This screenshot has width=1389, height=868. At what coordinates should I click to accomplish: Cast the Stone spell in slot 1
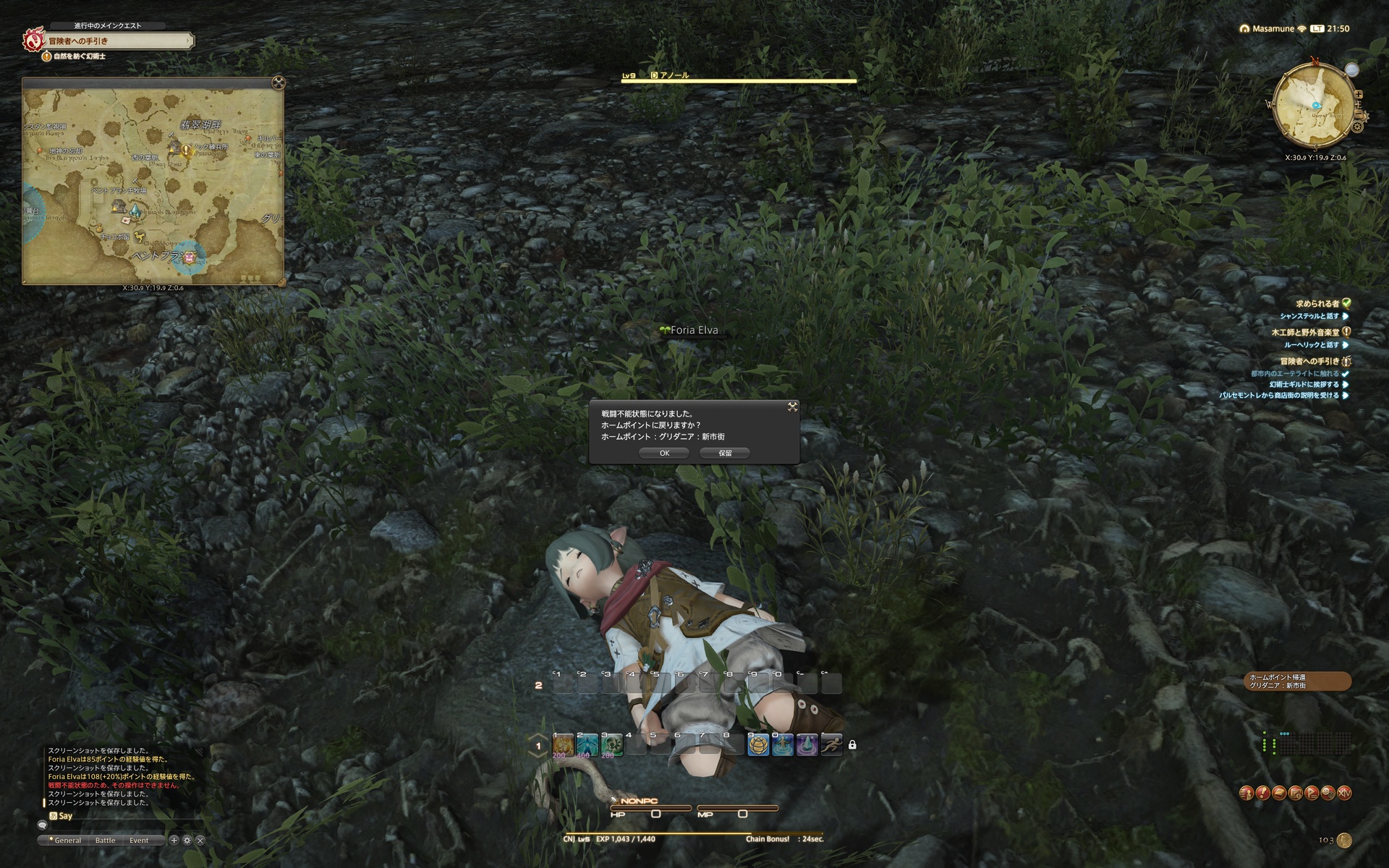[563, 744]
